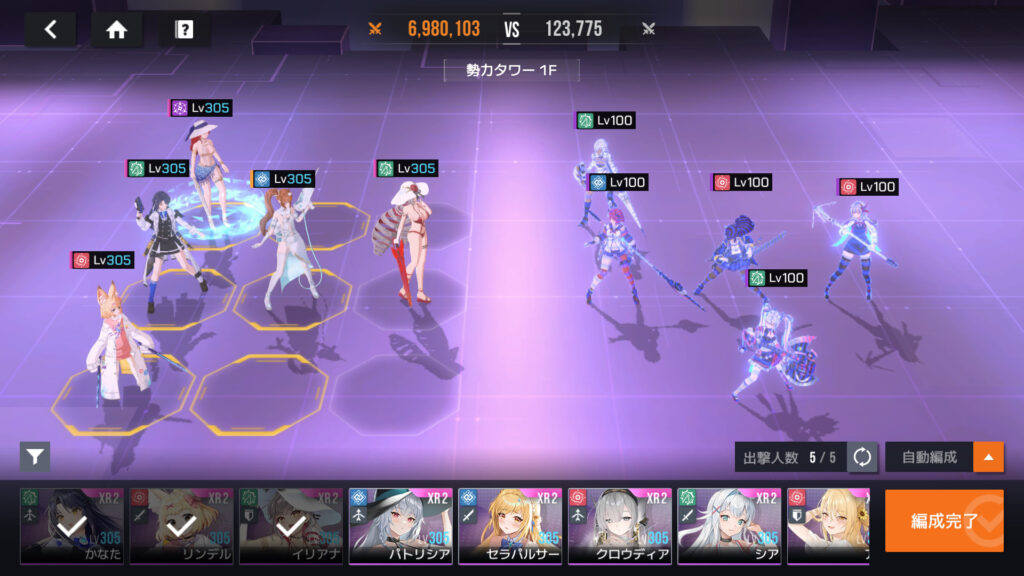Expand the orange arrow next to 自動編成
Screen dimensions: 1024x576
click(989, 457)
